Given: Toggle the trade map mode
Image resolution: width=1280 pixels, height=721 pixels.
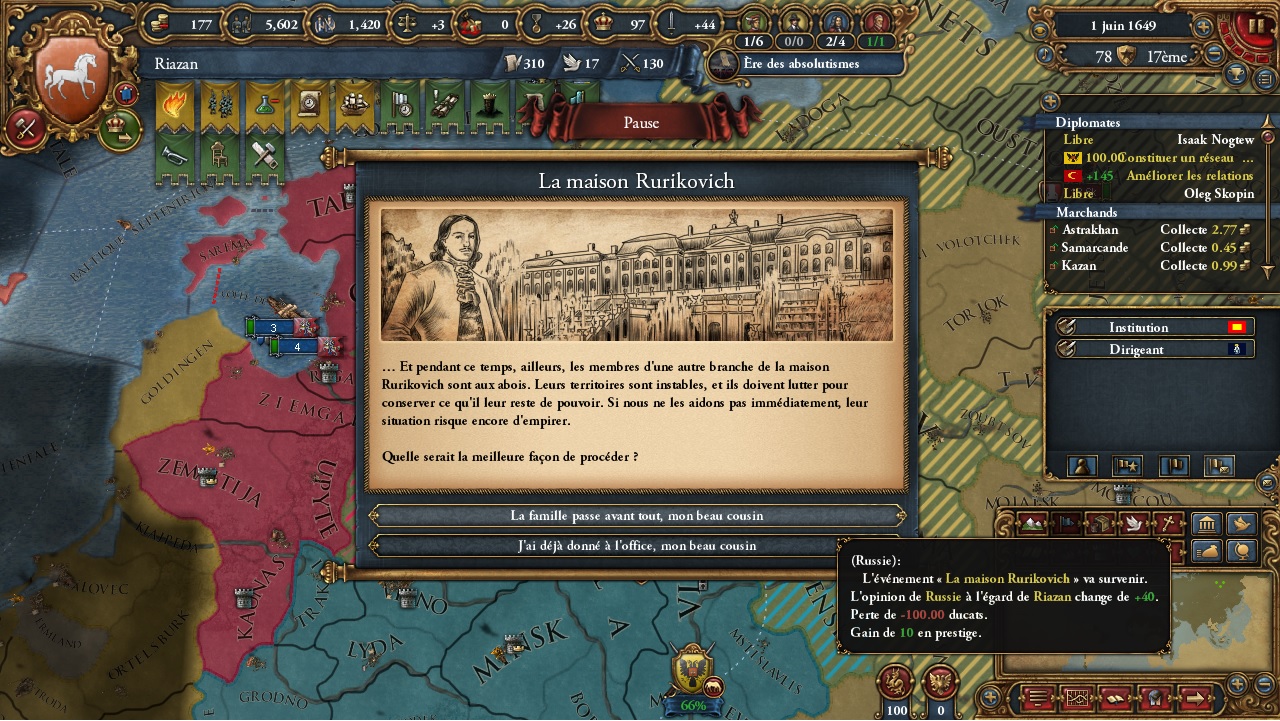Looking at the screenshot, I should click(x=1103, y=524).
